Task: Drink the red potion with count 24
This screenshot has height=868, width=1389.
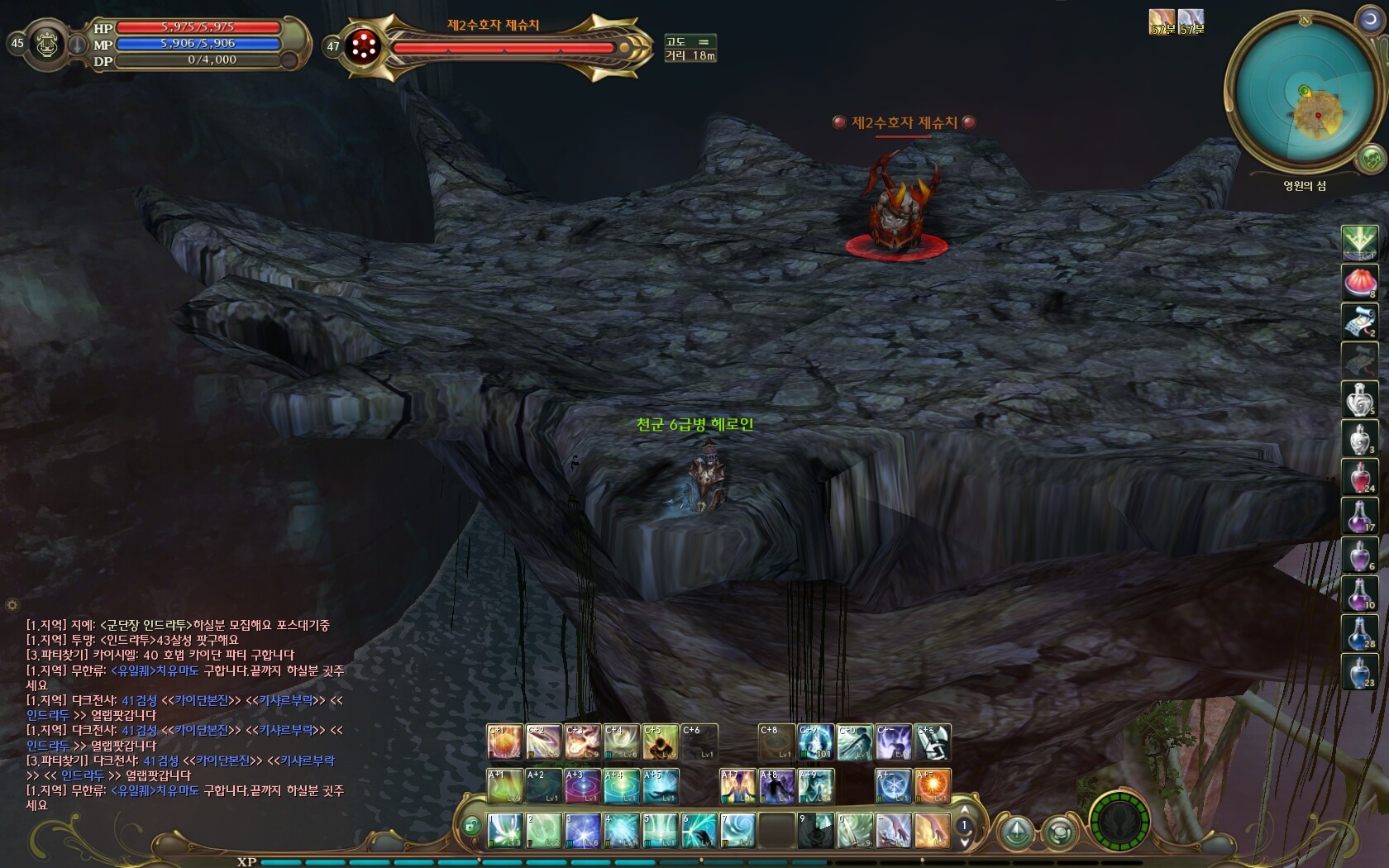Action: point(1358,477)
